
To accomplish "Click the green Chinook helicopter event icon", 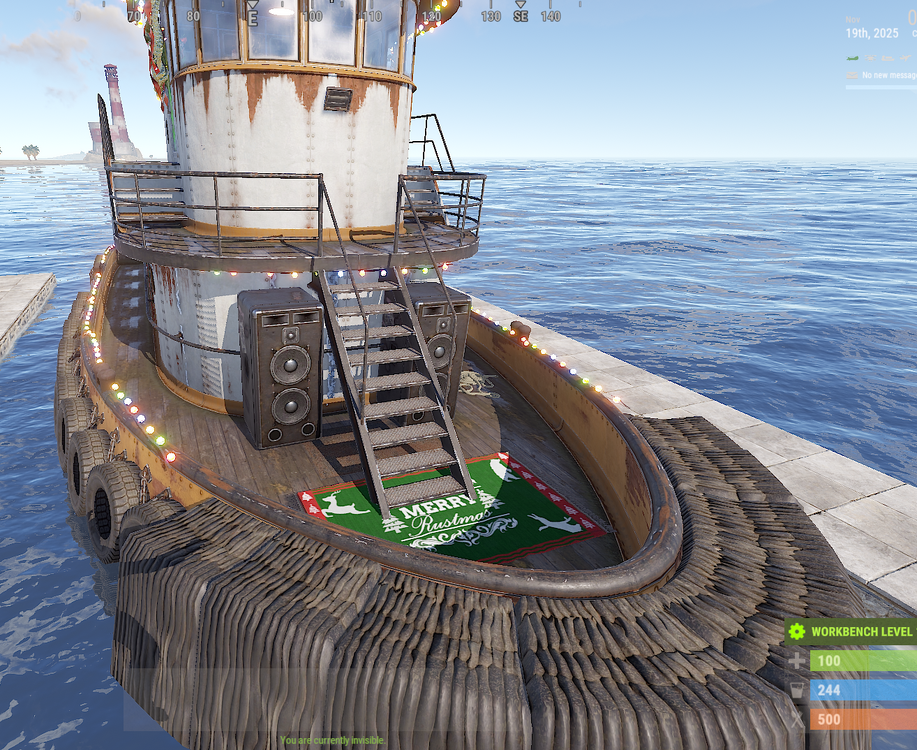I will (x=852, y=58).
